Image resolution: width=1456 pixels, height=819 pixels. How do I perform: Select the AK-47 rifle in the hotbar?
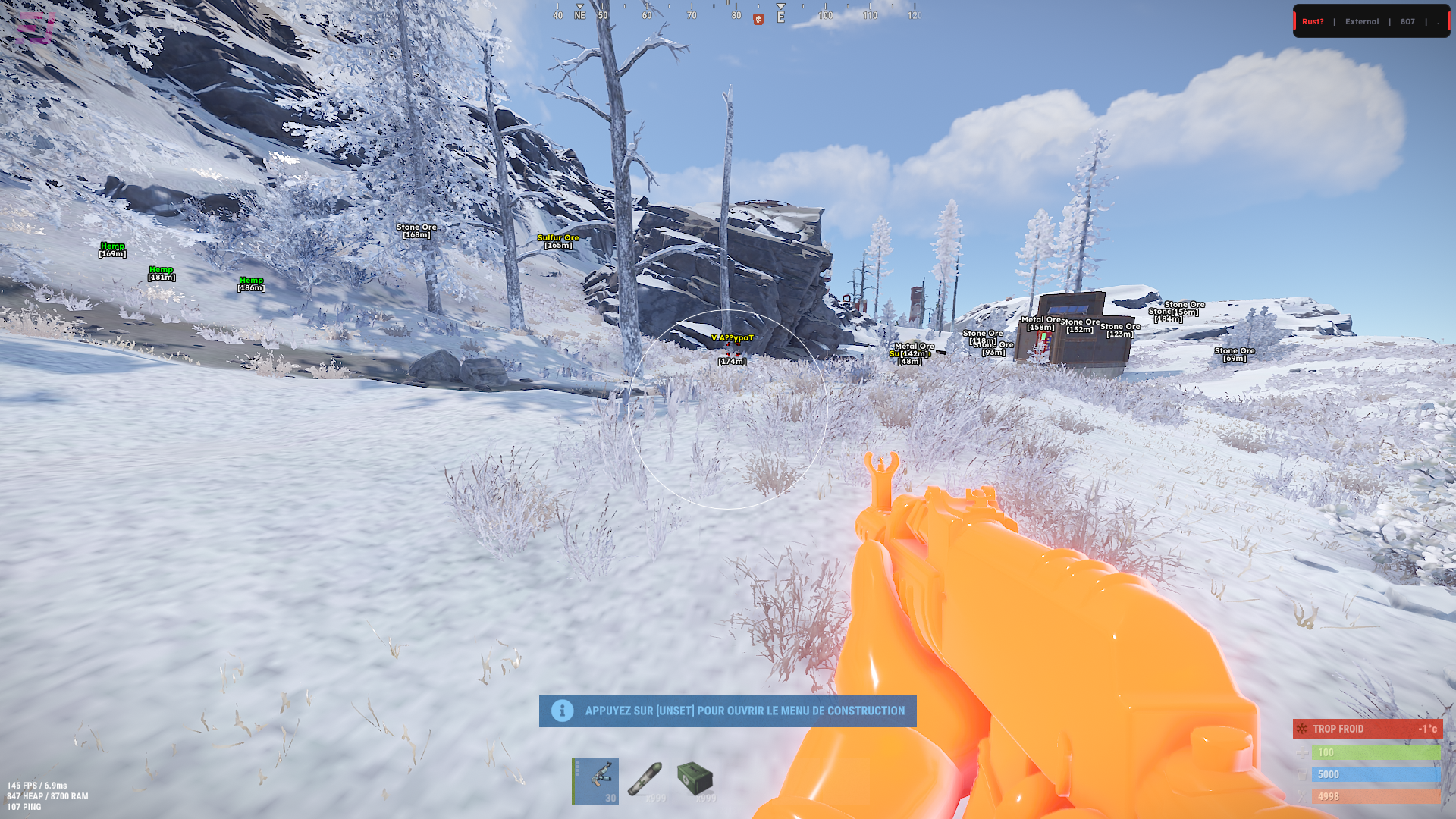click(x=595, y=780)
